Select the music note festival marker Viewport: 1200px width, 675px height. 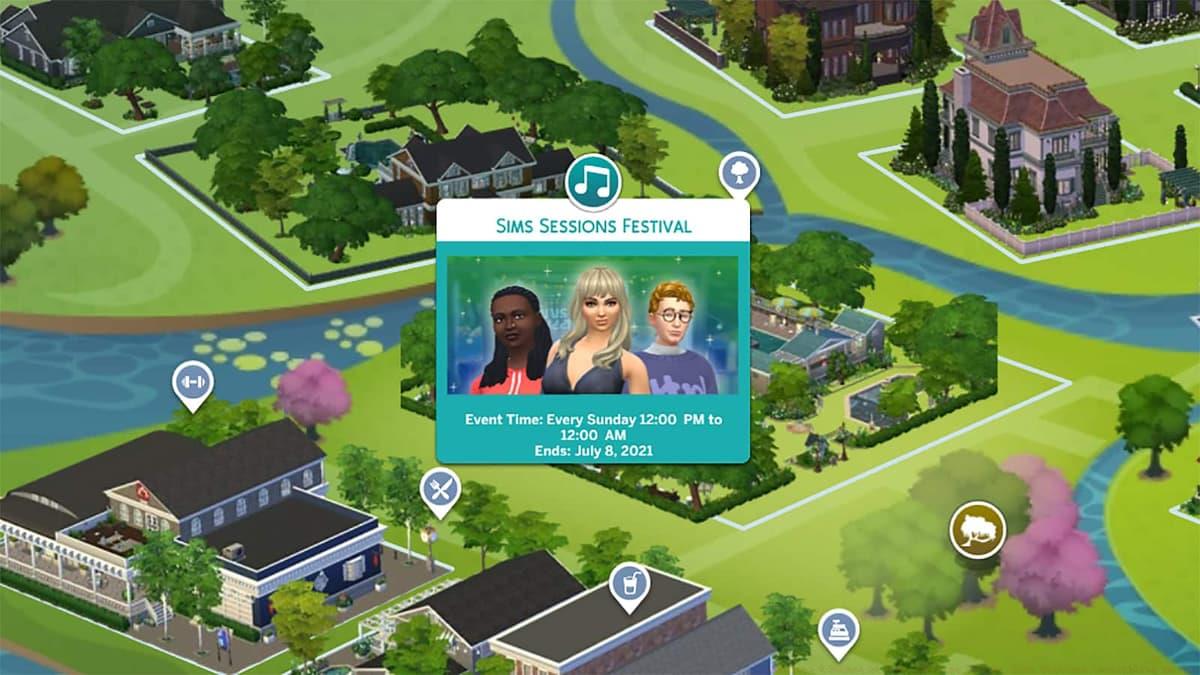pos(593,180)
